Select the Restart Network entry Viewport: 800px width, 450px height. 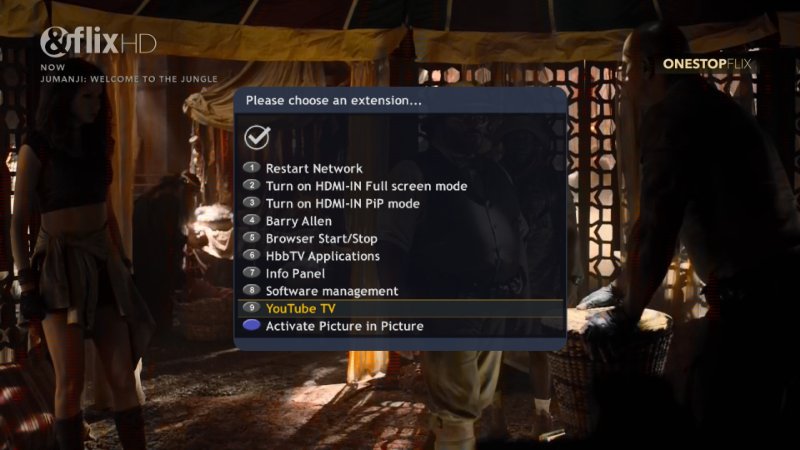click(x=313, y=169)
